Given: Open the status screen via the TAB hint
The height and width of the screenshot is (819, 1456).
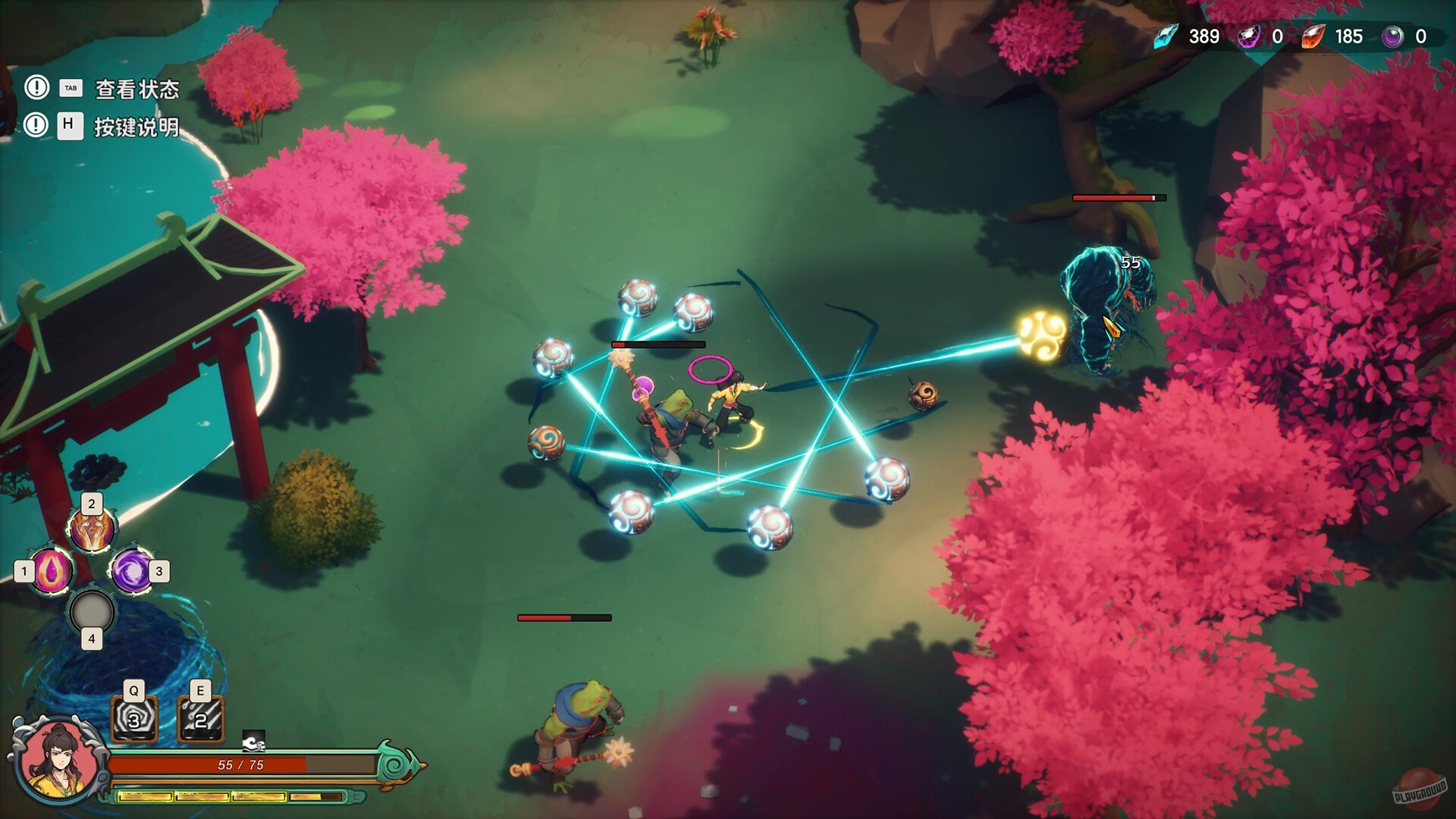Looking at the screenshot, I should 69,87.
